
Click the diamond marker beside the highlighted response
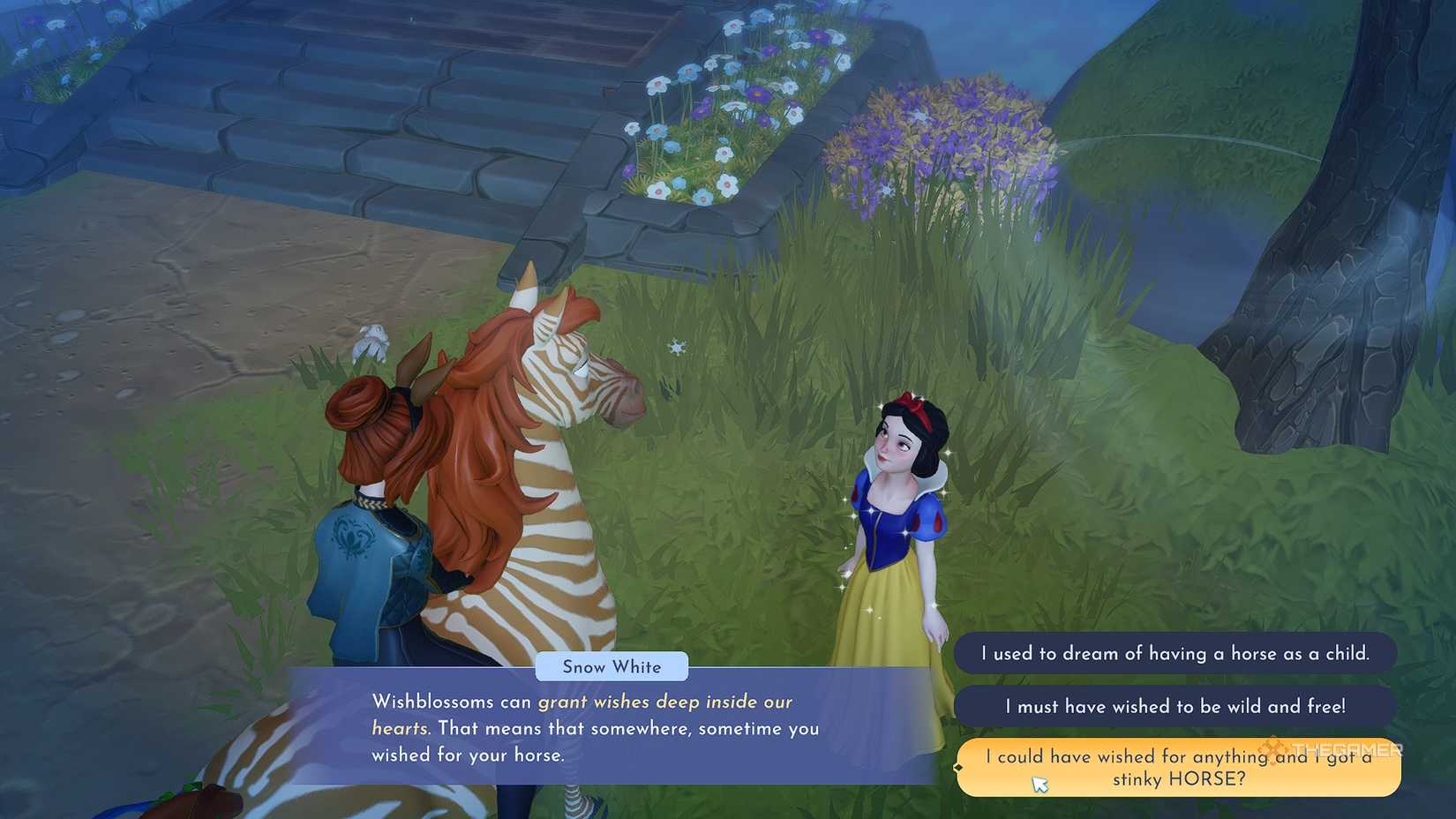coord(958,768)
